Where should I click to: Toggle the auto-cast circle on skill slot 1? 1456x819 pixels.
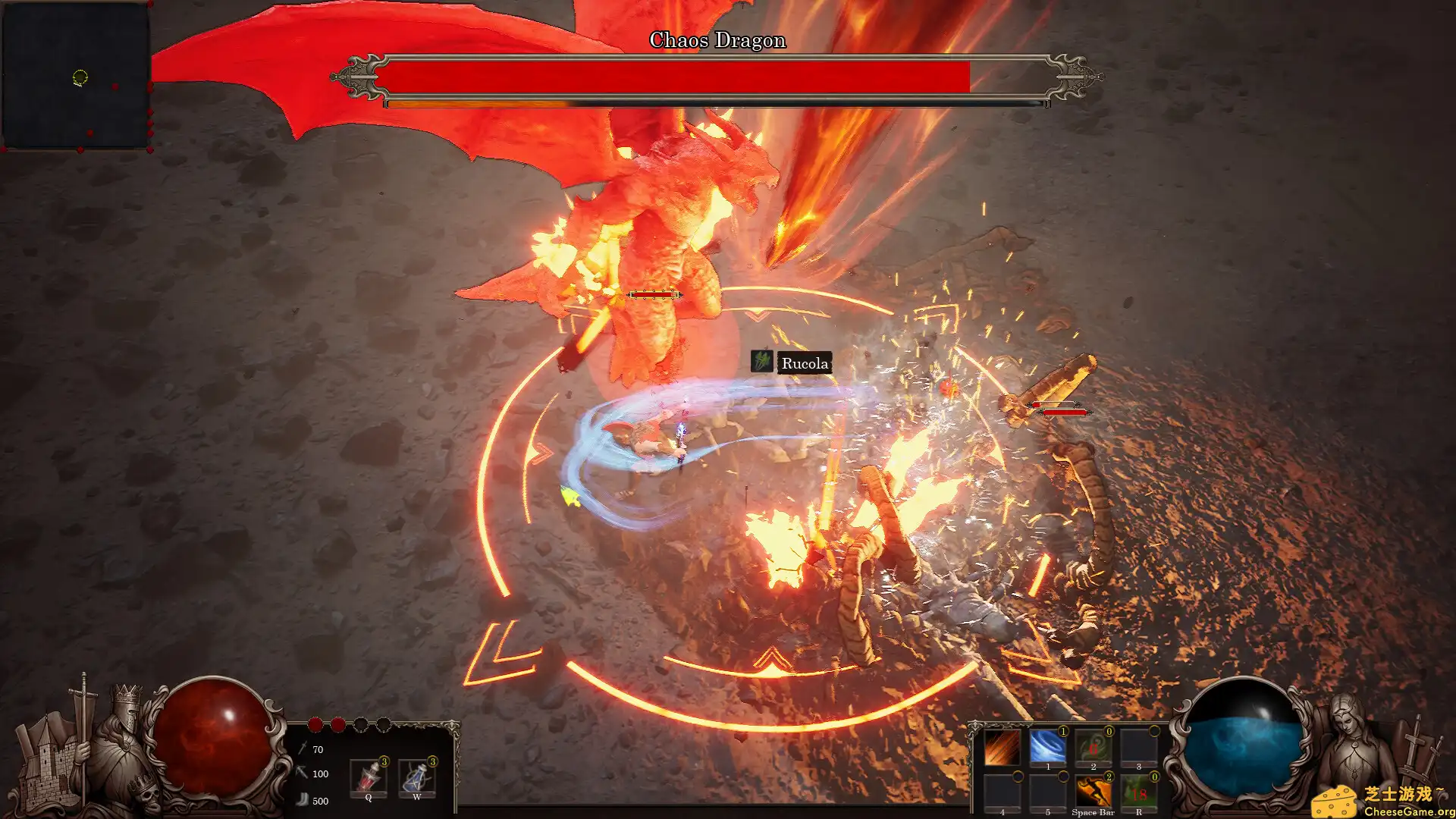point(1063,733)
